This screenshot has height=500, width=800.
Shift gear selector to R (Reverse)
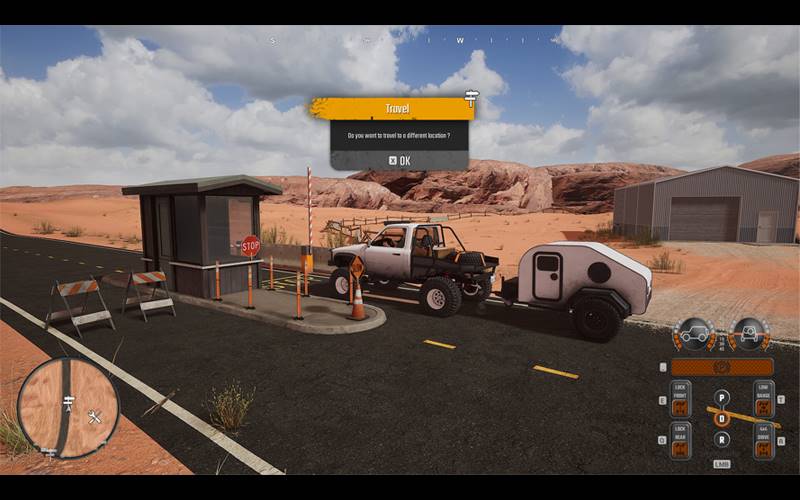pyautogui.click(x=722, y=439)
